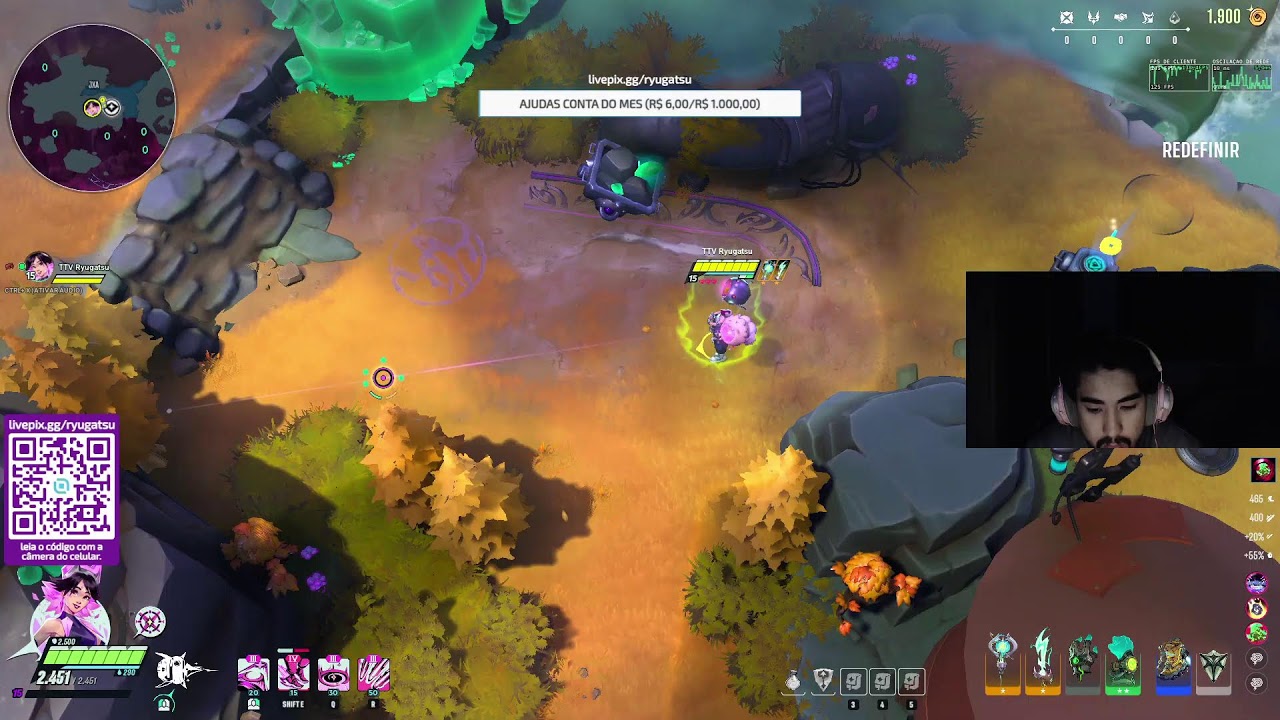Open the livepix QR code overlay
The width and height of the screenshot is (1280, 720).
click(62, 487)
